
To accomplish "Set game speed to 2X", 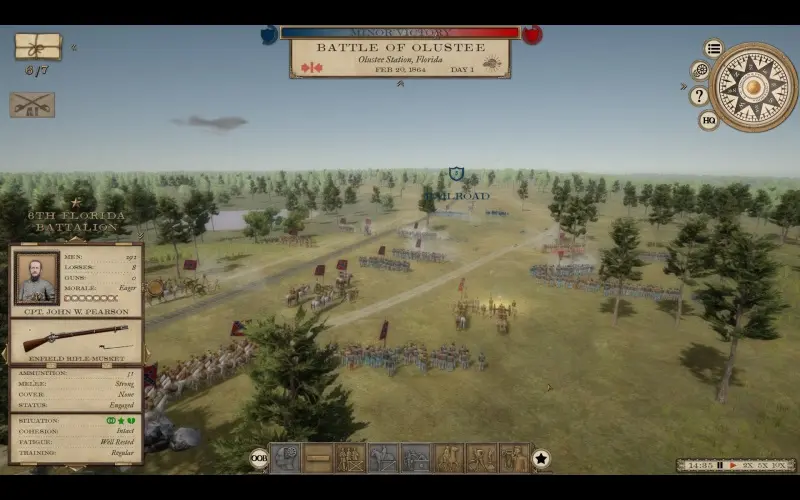I will pyautogui.click(x=746, y=465).
